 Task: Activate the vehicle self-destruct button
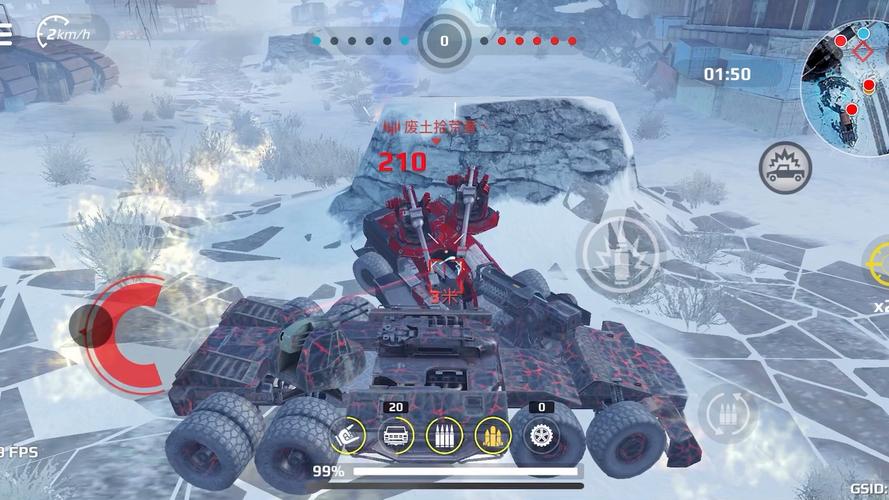tap(784, 167)
